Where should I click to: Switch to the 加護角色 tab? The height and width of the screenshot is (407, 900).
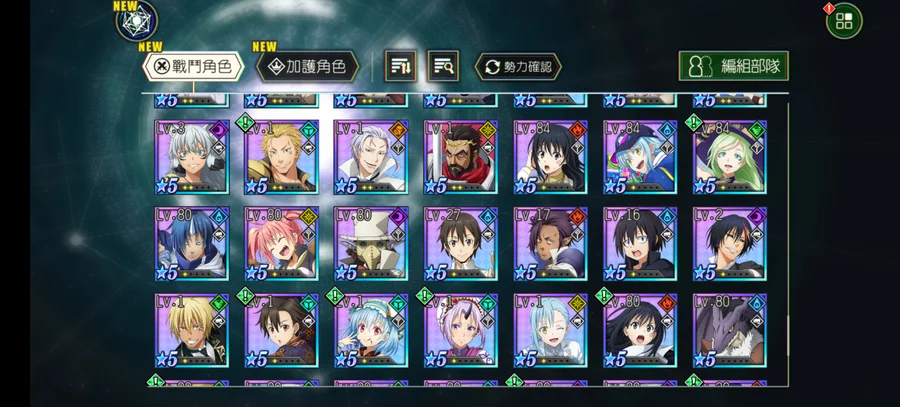click(308, 67)
